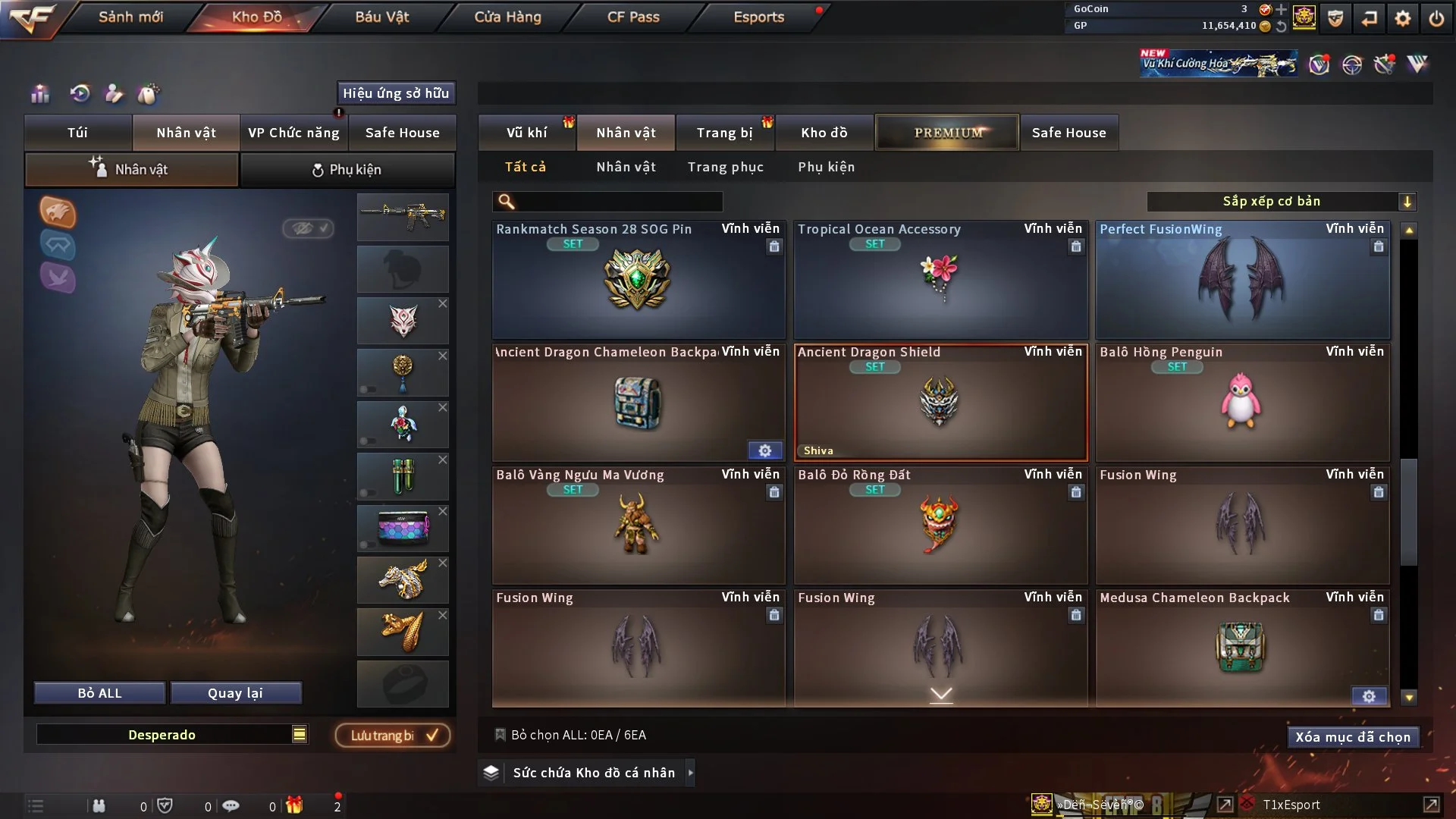Image resolution: width=1456 pixels, height=819 pixels.
Task: Open the CF Pass menu
Action: (633, 17)
